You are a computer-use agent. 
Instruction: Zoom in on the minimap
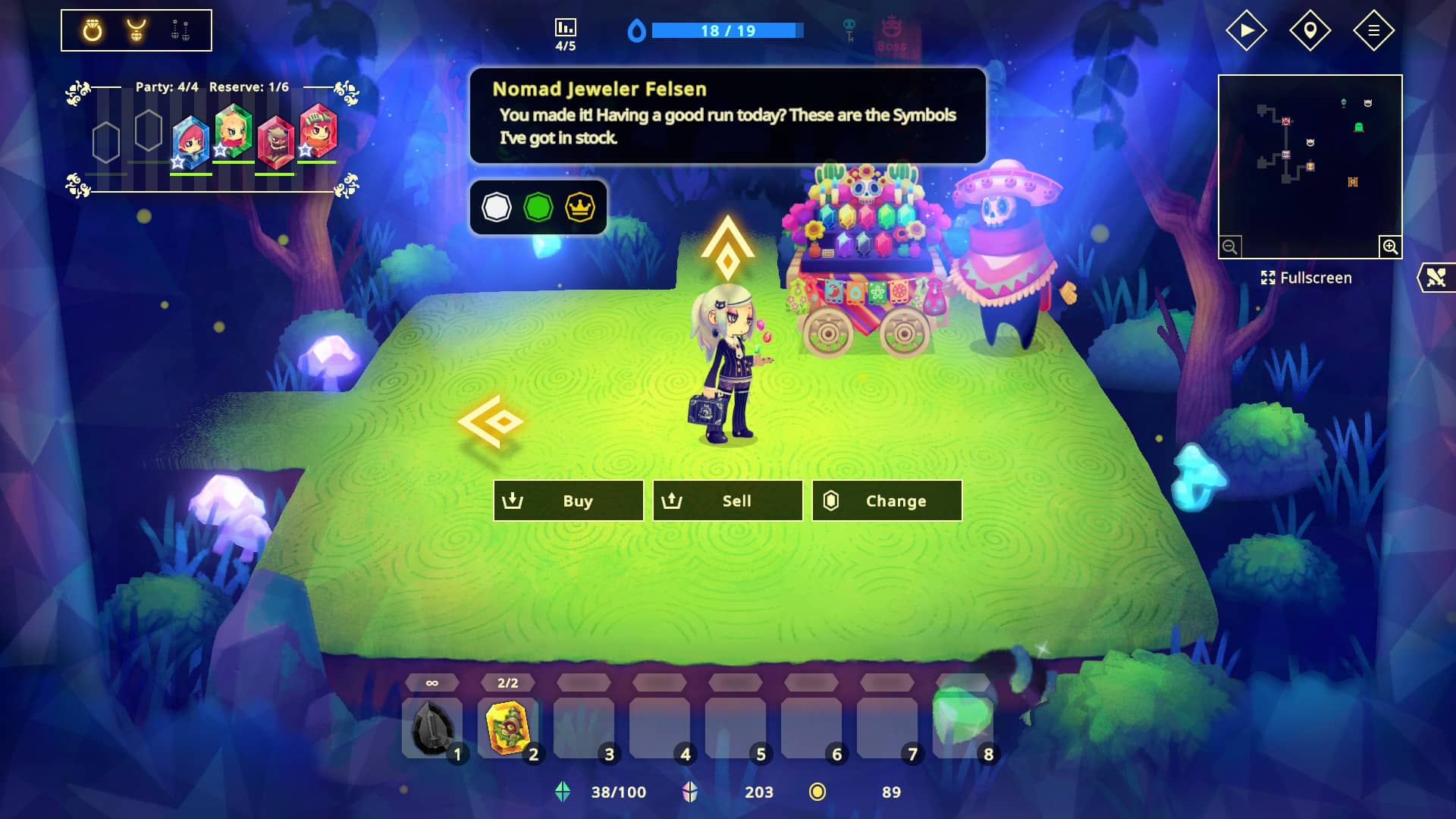click(x=1390, y=246)
